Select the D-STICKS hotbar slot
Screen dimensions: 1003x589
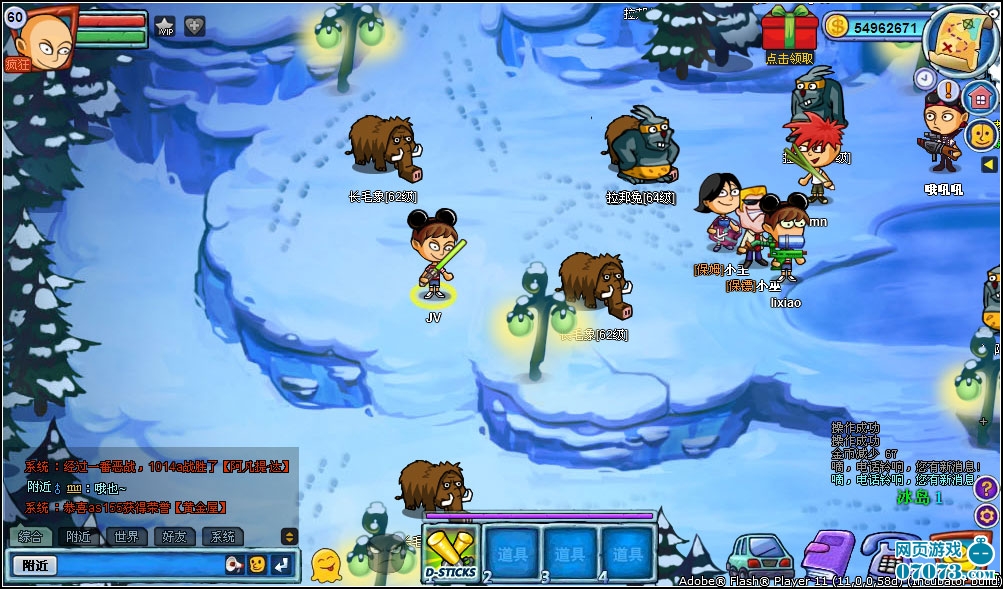click(451, 552)
